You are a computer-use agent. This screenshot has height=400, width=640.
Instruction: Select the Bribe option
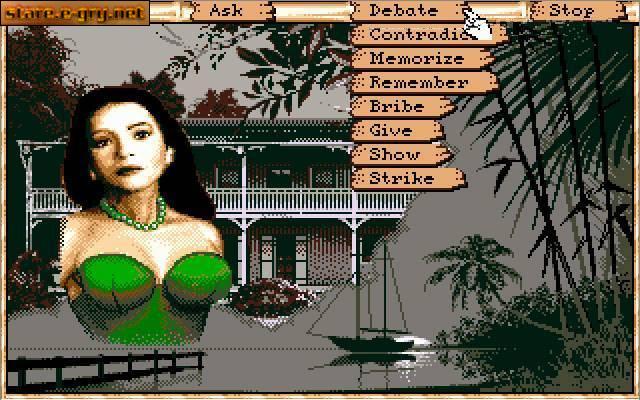click(398, 107)
